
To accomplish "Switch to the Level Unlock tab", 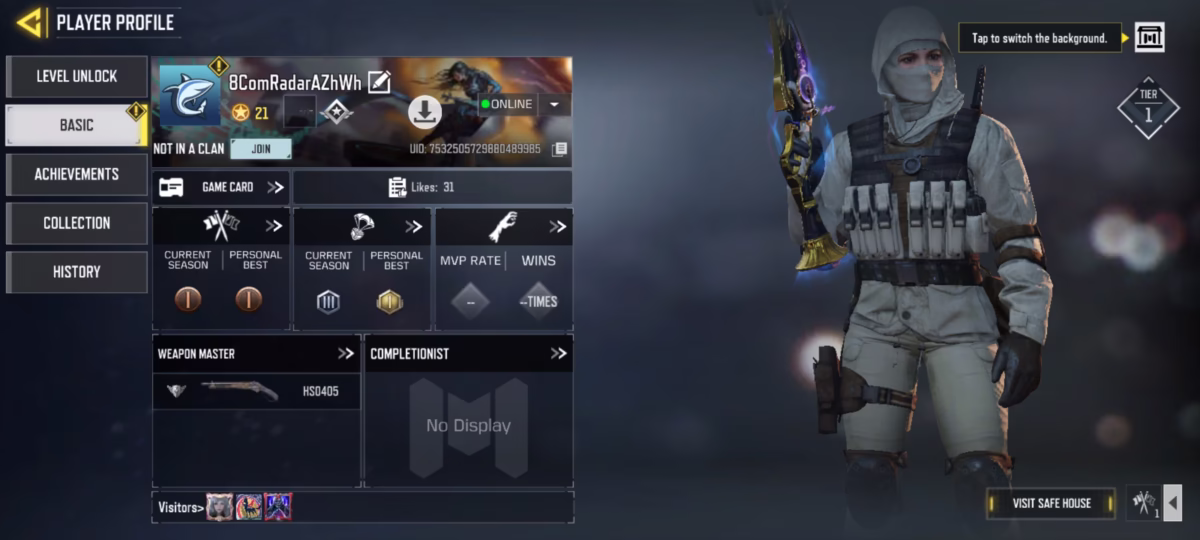I will [77, 76].
